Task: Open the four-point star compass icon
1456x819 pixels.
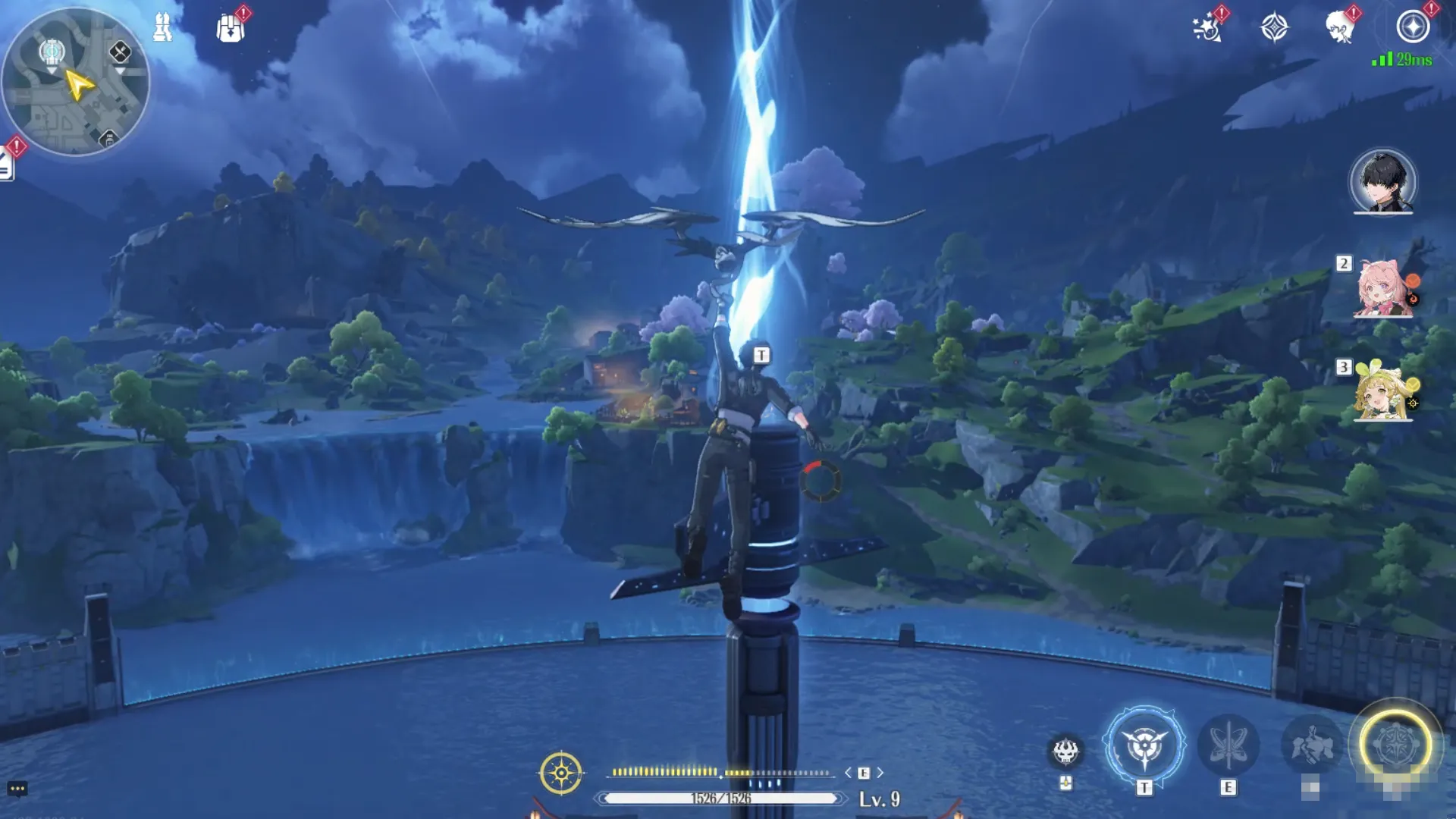Action: click(1274, 28)
